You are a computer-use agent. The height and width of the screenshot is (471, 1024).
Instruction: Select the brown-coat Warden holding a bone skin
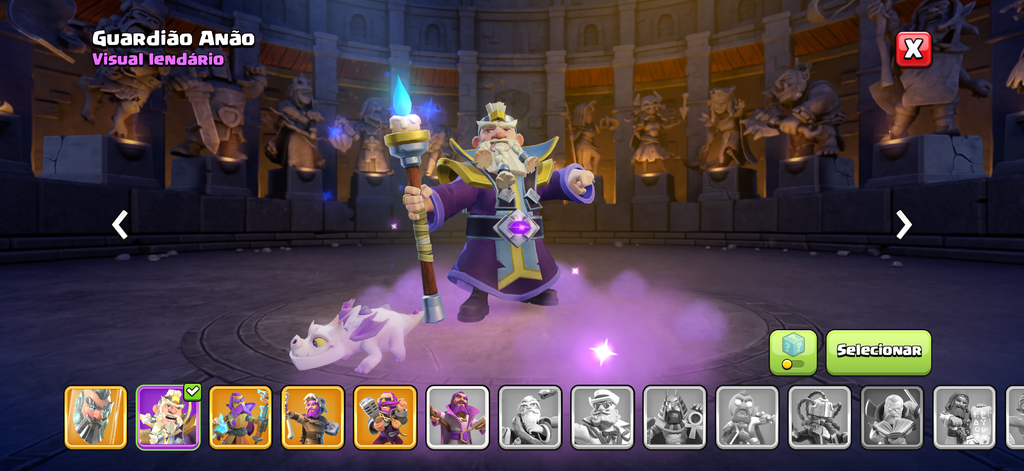tap(312, 417)
